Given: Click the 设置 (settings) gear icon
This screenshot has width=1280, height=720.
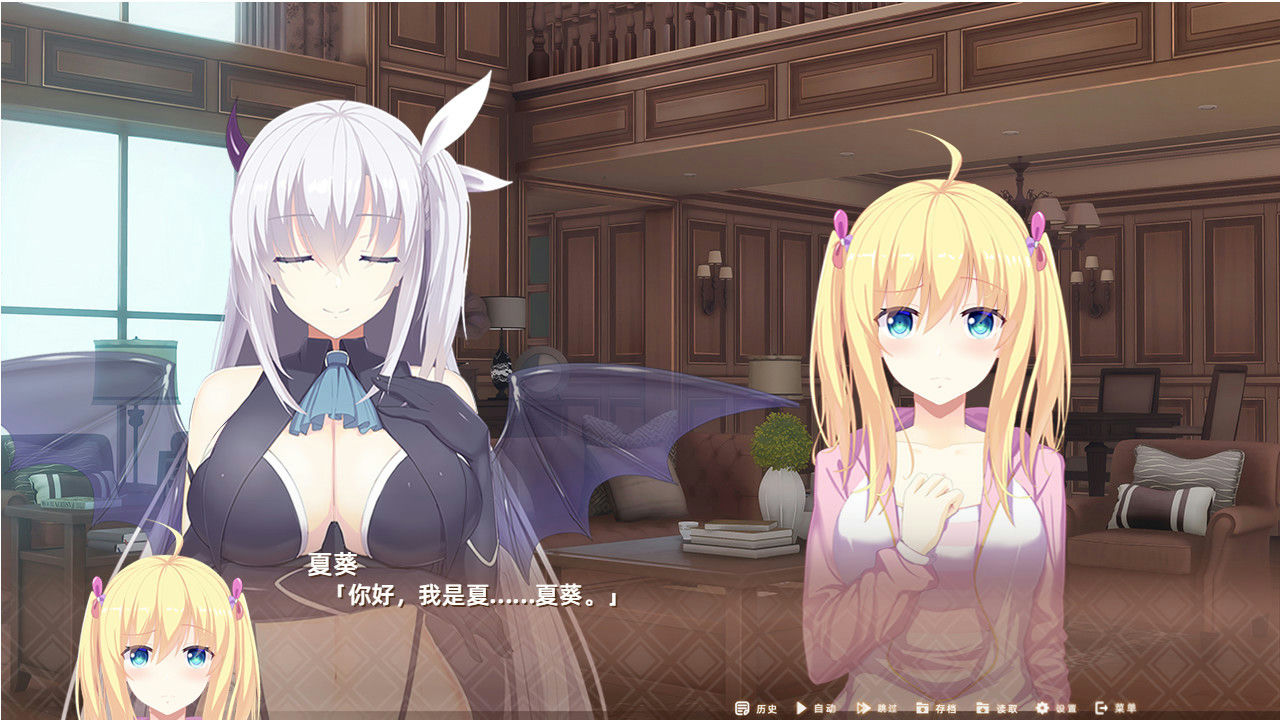Looking at the screenshot, I should tap(1042, 707).
